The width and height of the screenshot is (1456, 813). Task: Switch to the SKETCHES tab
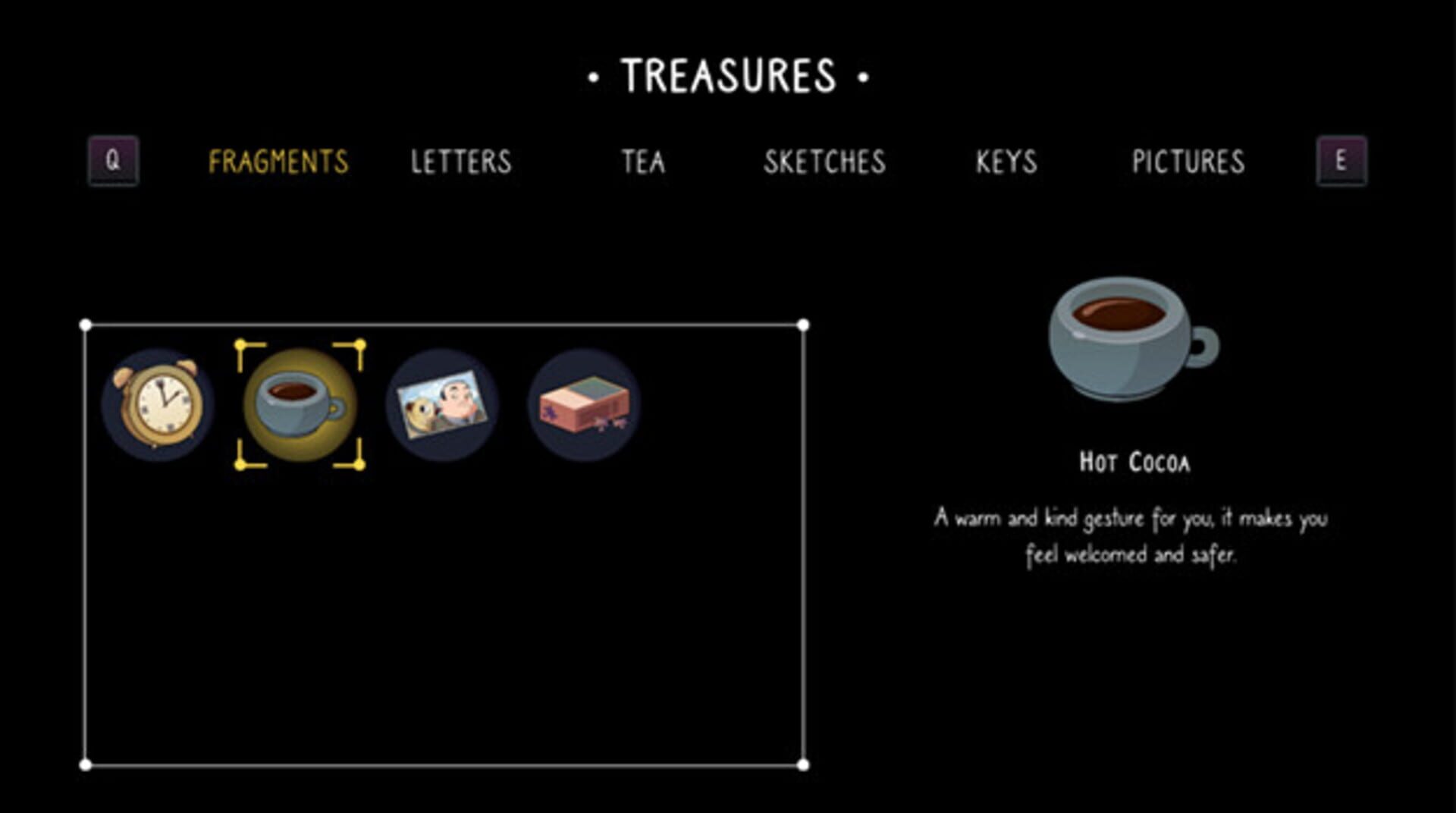pos(826,161)
